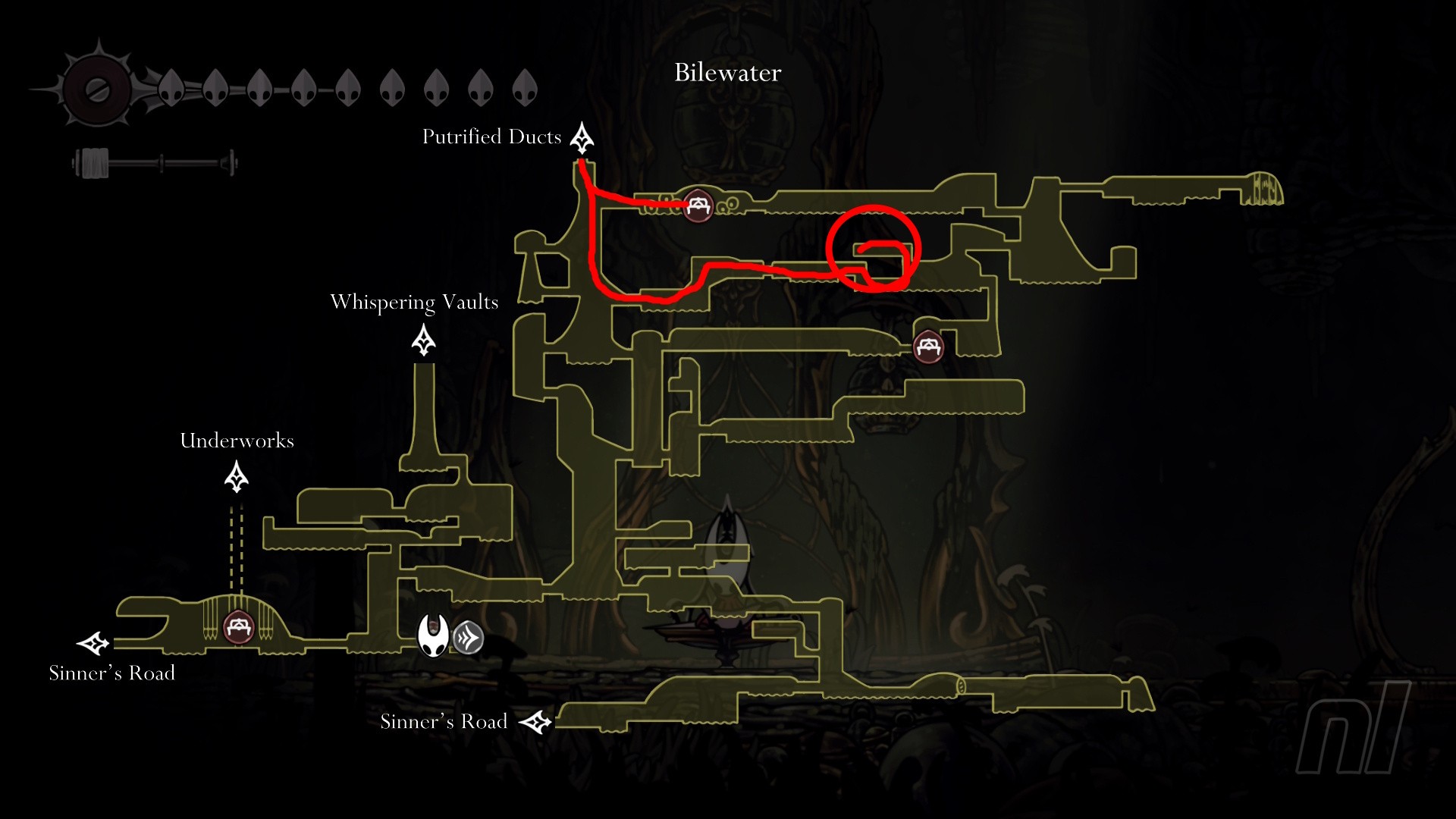Select the Putrified Ducts exit arrow marker
The width and height of the screenshot is (1456, 819).
[582, 137]
